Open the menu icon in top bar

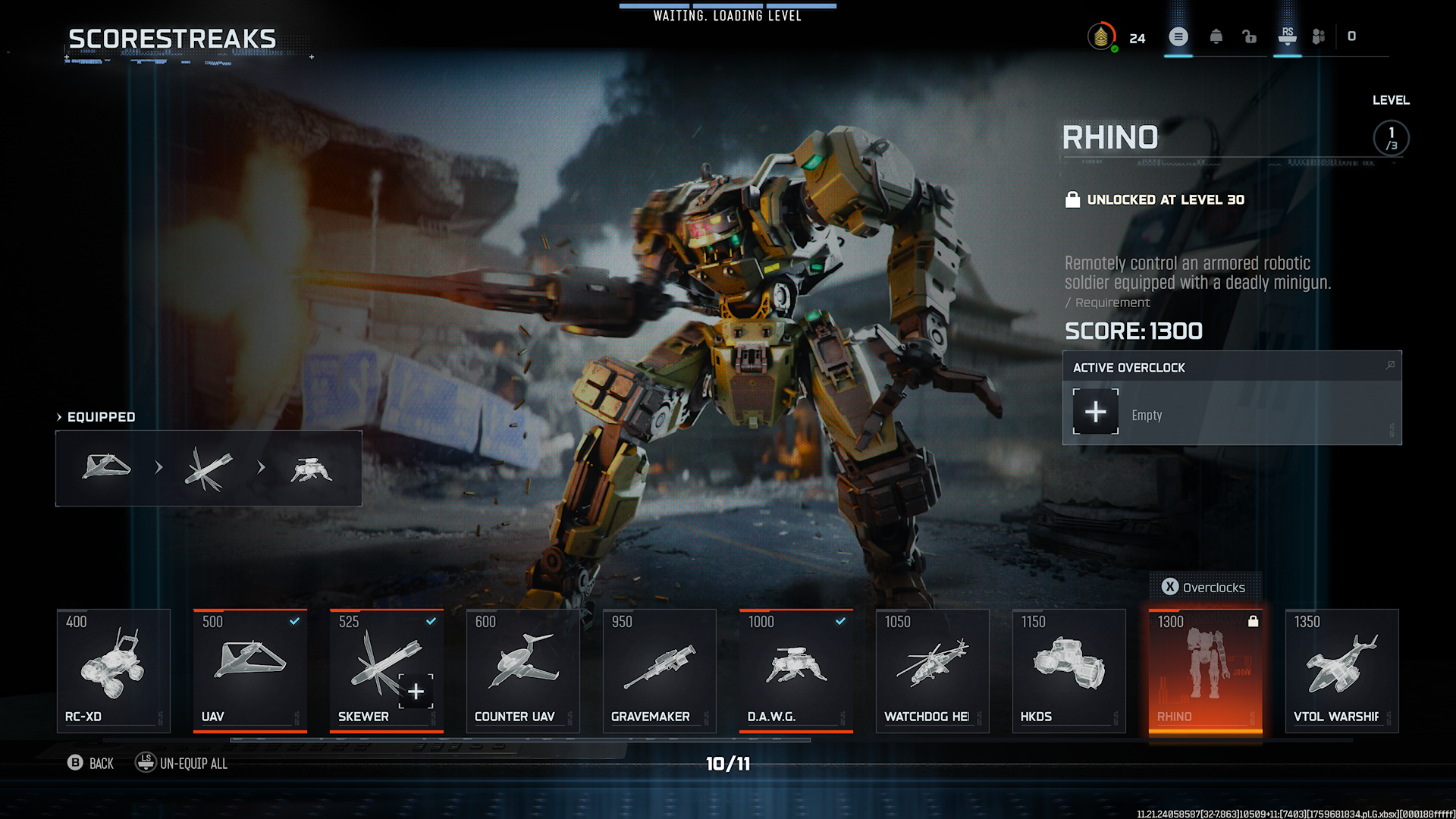click(x=1178, y=36)
